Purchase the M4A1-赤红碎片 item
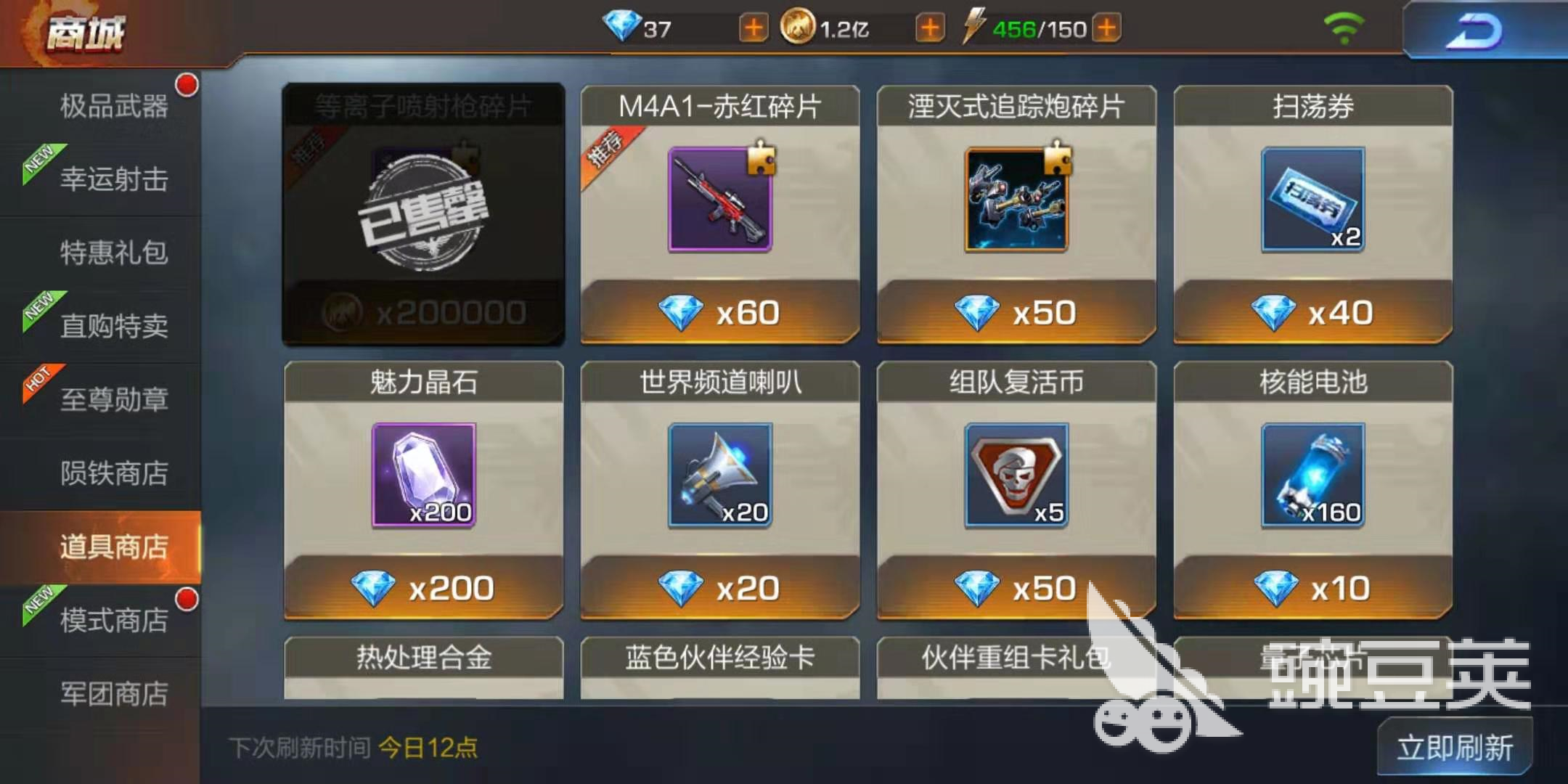 tap(719, 214)
